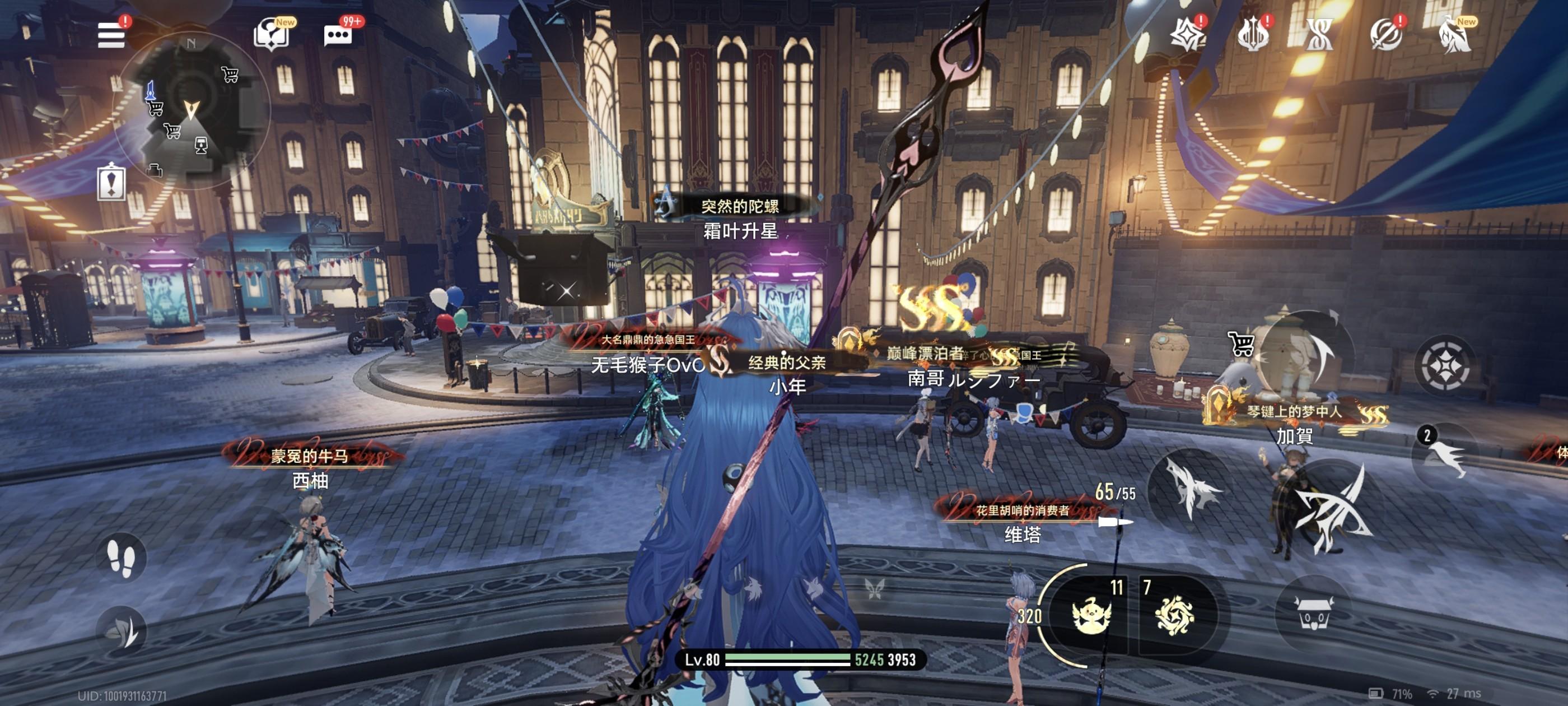Tap the leaf icon button at lower left

click(121, 631)
